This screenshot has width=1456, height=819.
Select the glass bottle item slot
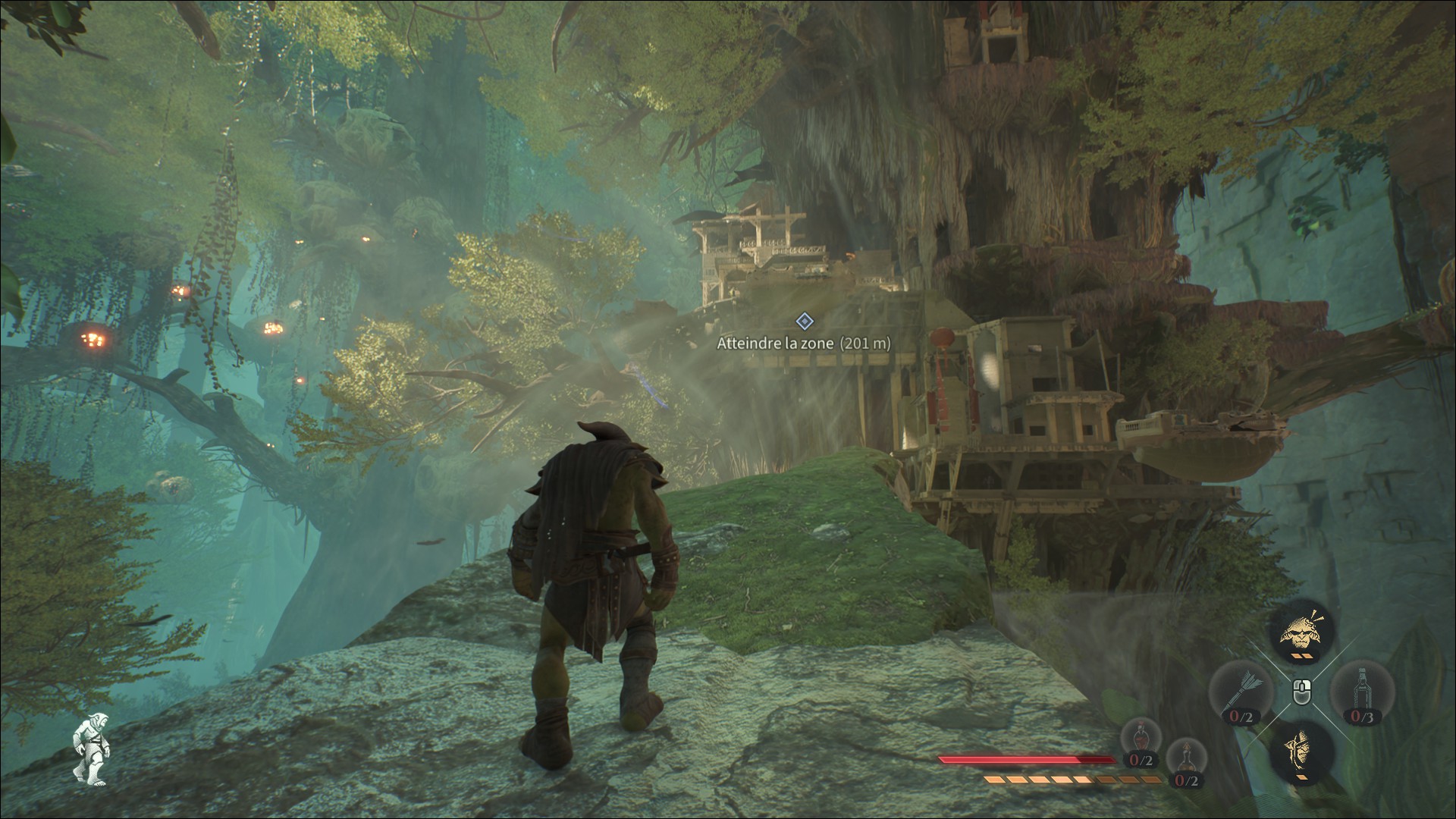[1363, 690]
